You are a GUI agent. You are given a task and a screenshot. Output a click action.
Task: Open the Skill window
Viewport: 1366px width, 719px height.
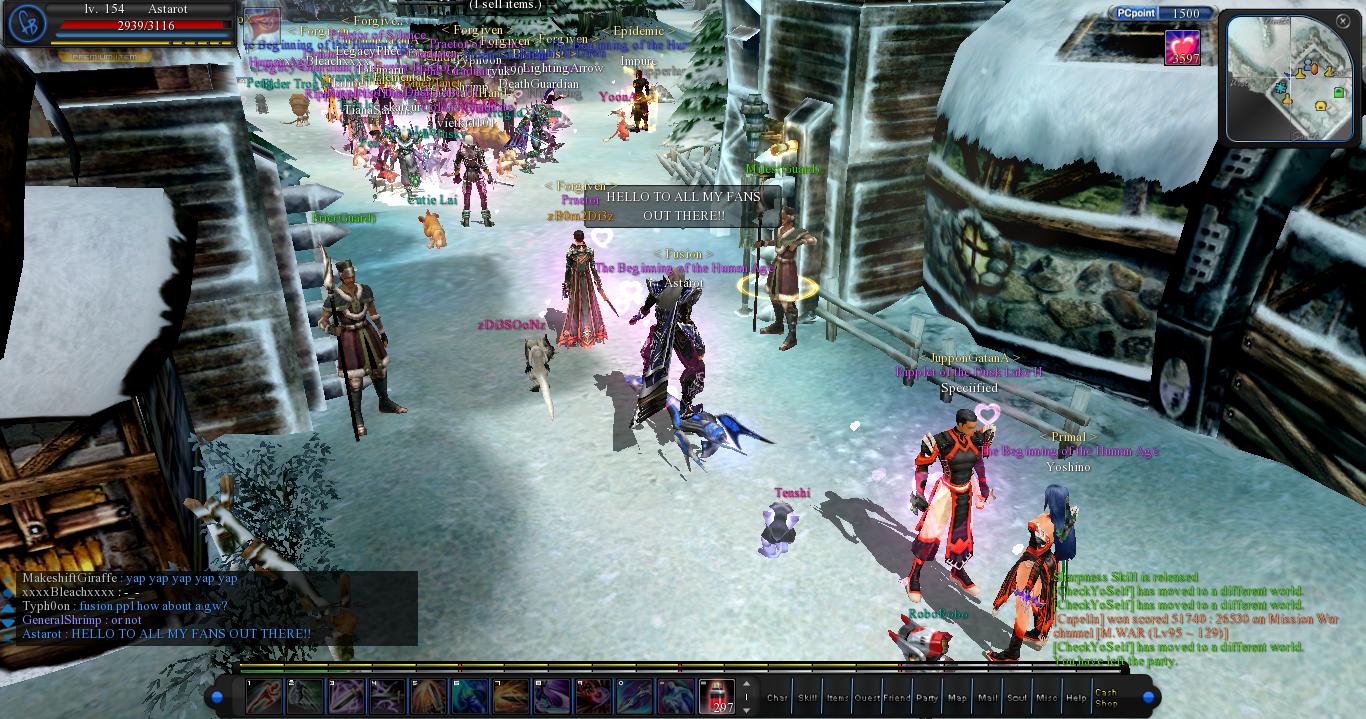[807, 697]
